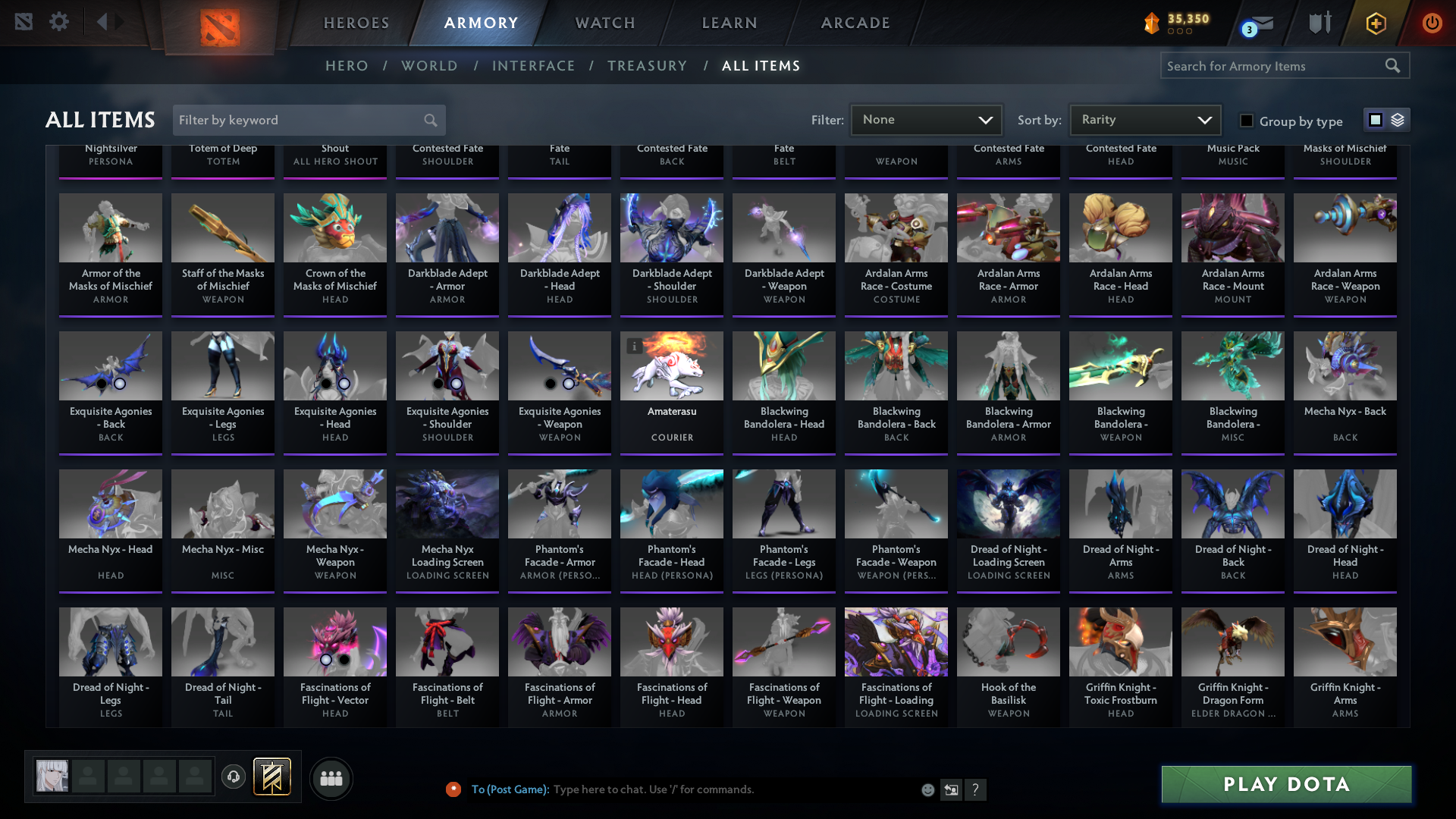Click the help question mark button
This screenshot has height=819, width=1456.
click(976, 789)
